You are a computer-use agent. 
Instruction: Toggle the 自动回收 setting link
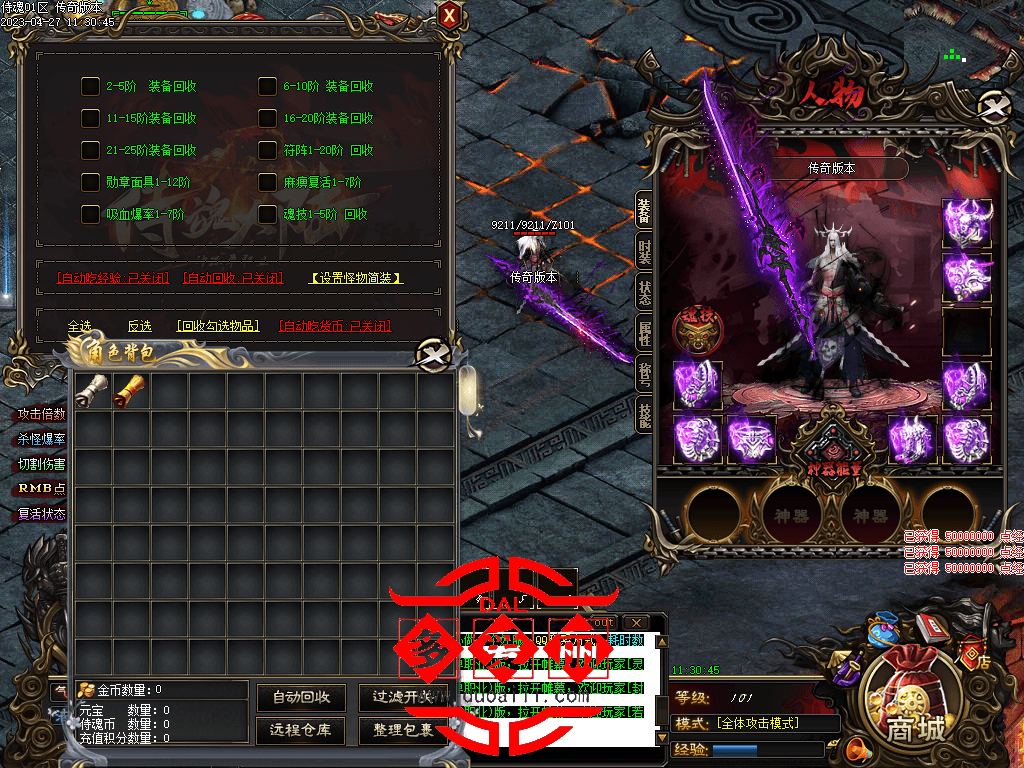pyautogui.click(x=233, y=278)
